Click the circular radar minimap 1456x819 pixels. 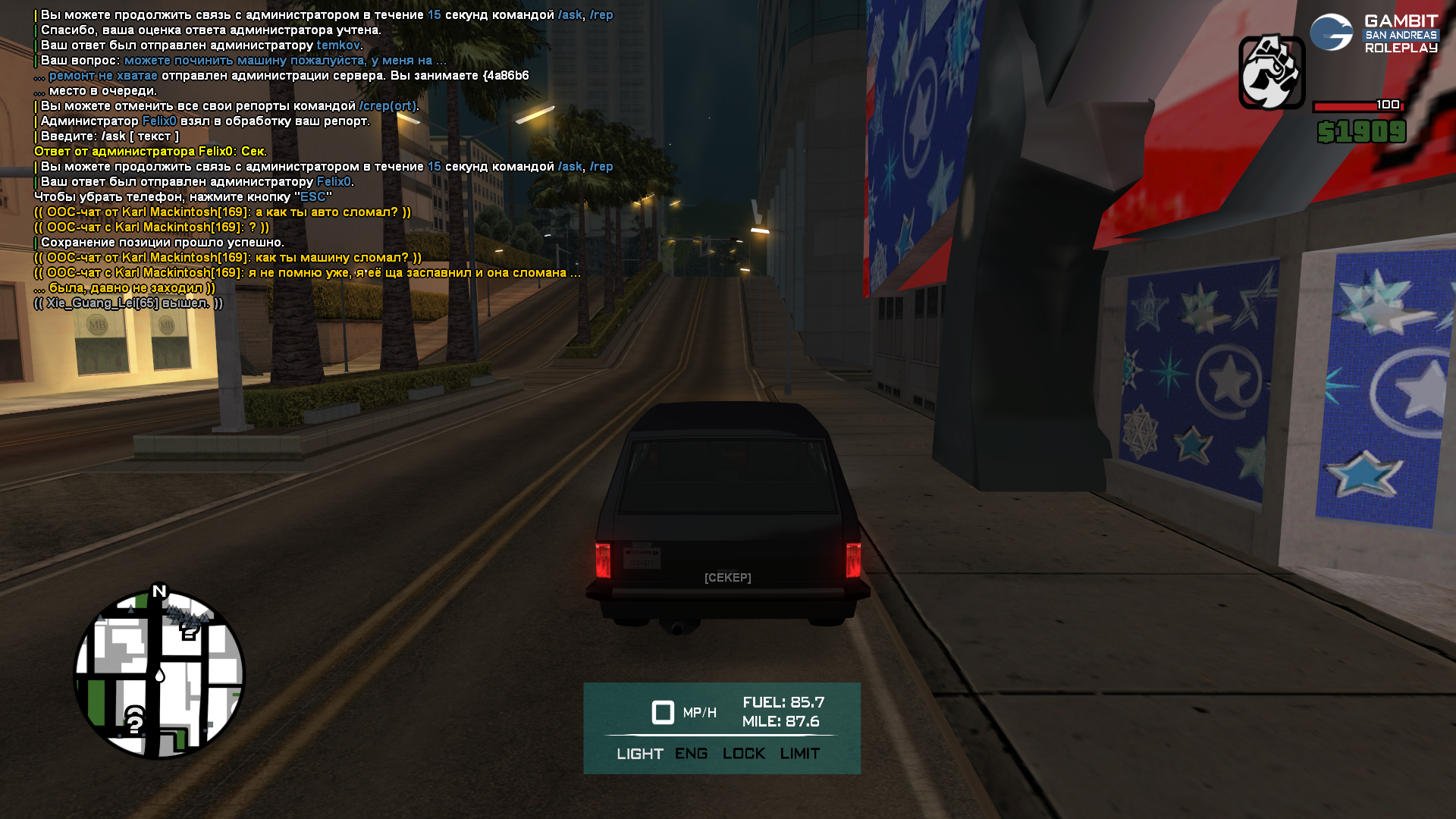point(159,674)
